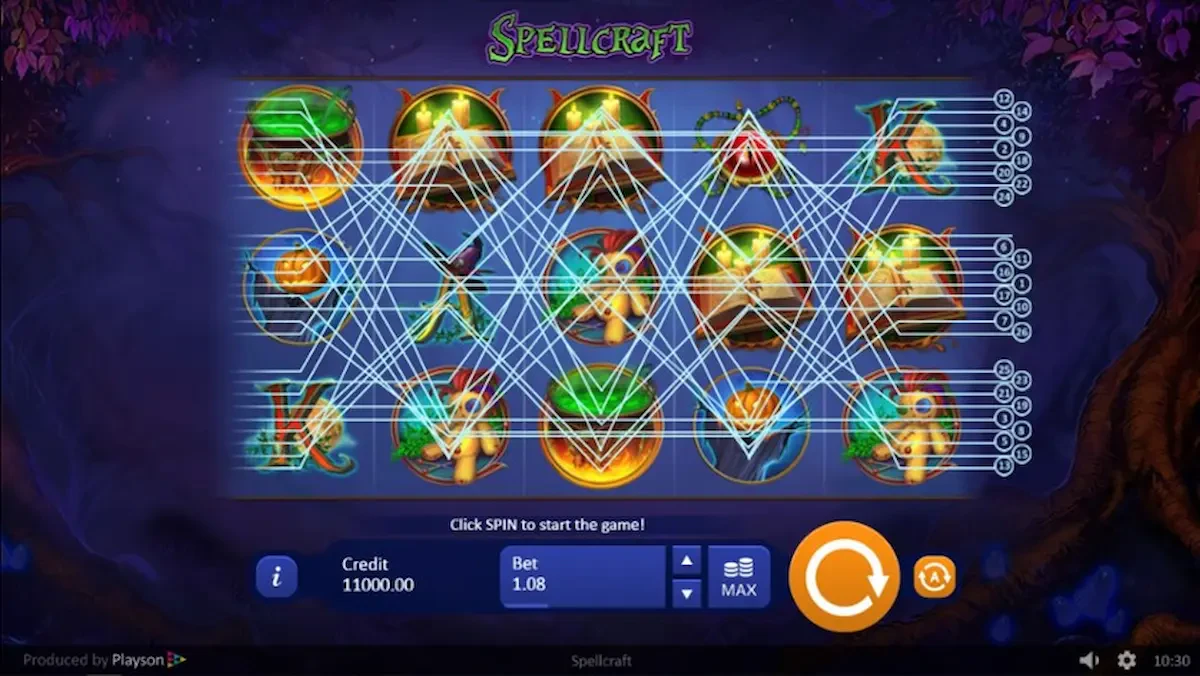Spin the reels with the orange button

[844, 576]
